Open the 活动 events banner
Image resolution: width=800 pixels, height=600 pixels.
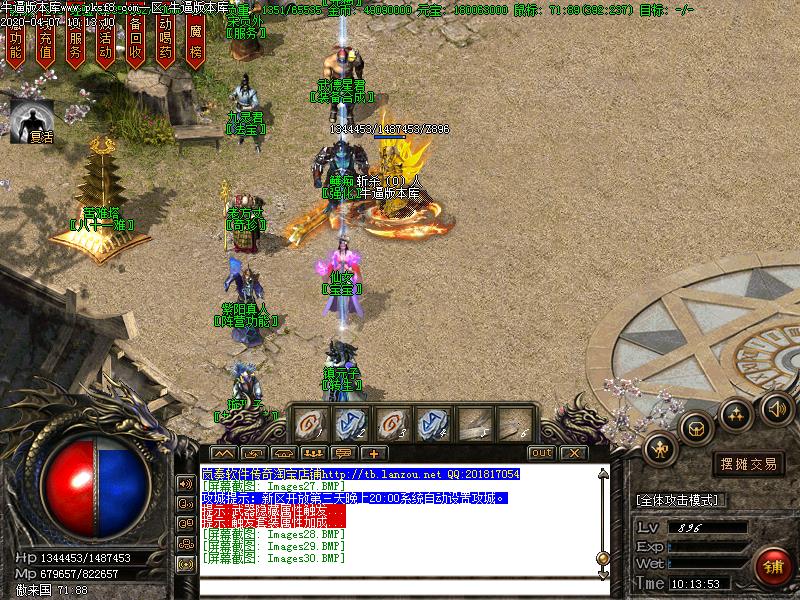pos(105,44)
